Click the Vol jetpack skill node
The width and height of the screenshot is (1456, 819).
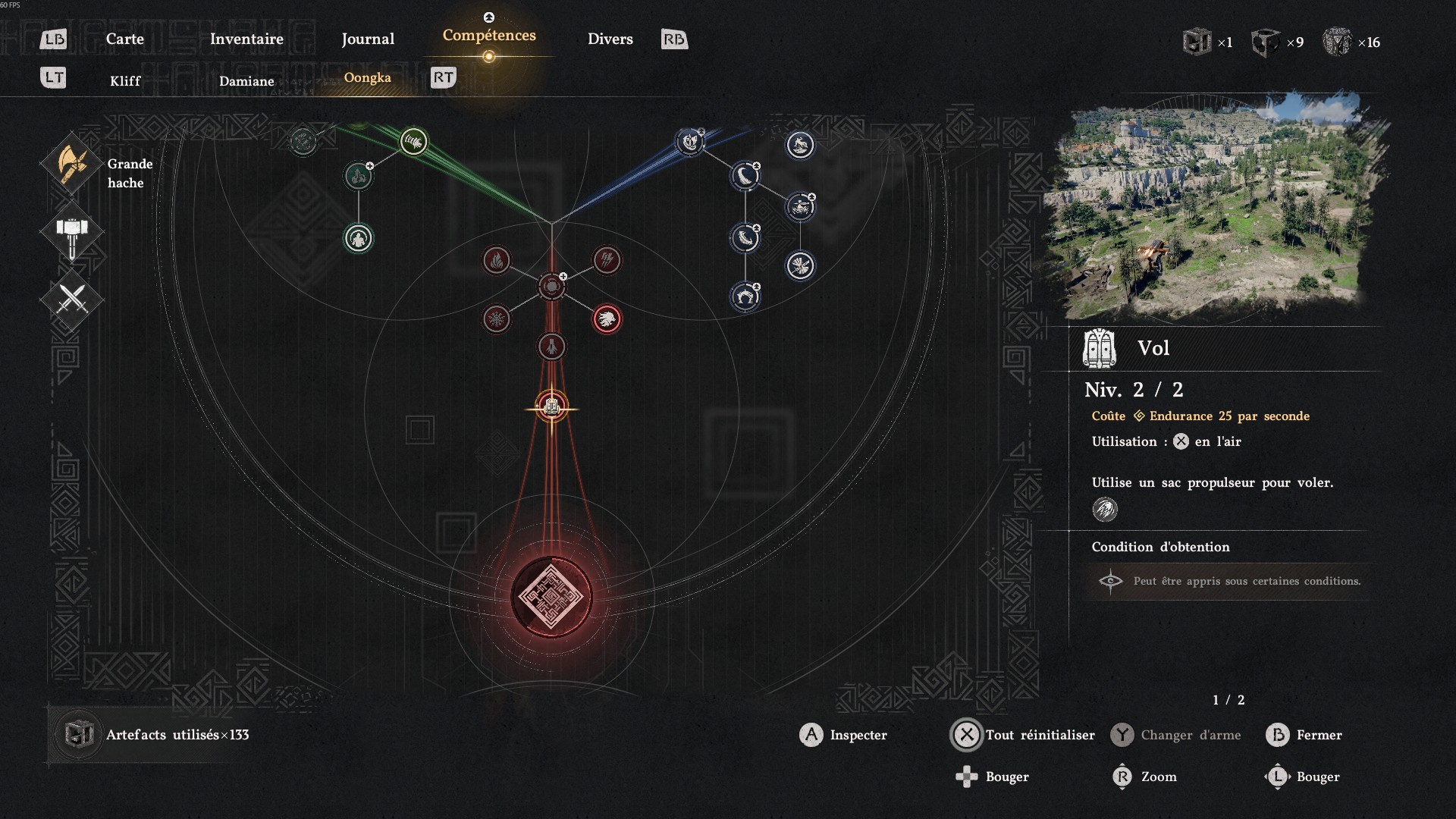point(552,408)
